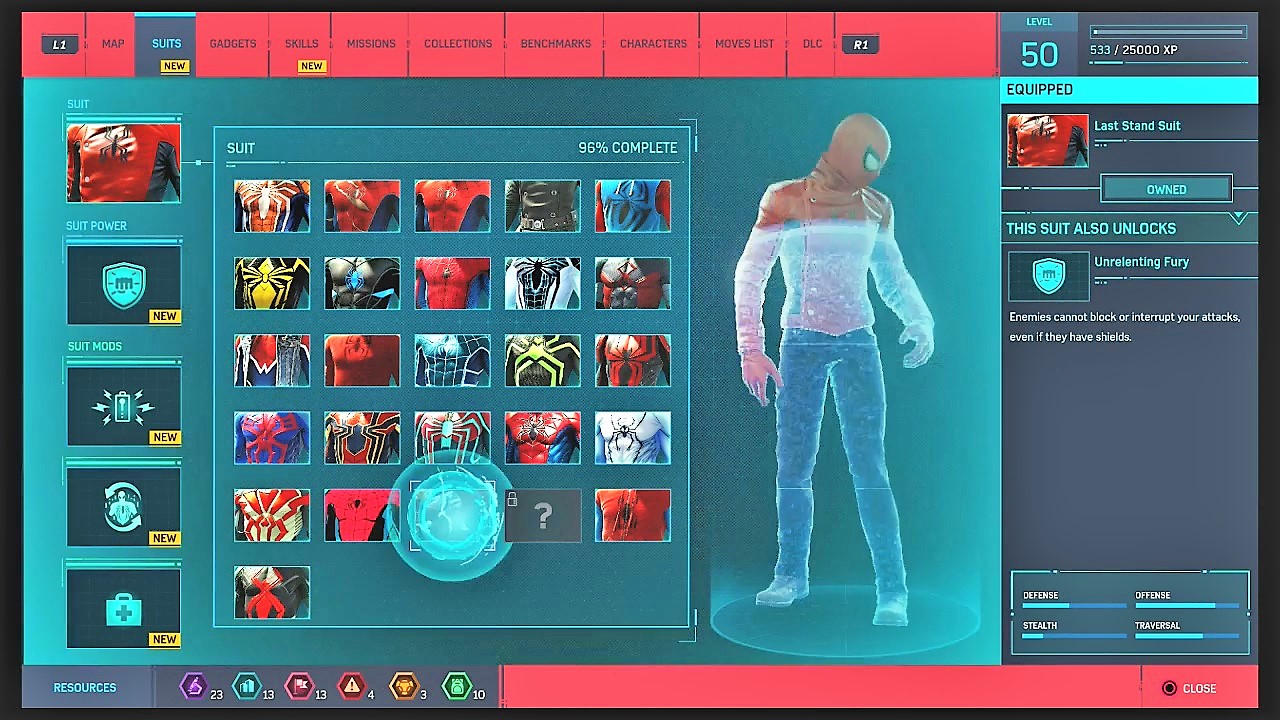
Task: Click the R1 navigation button
Action: click(x=861, y=43)
